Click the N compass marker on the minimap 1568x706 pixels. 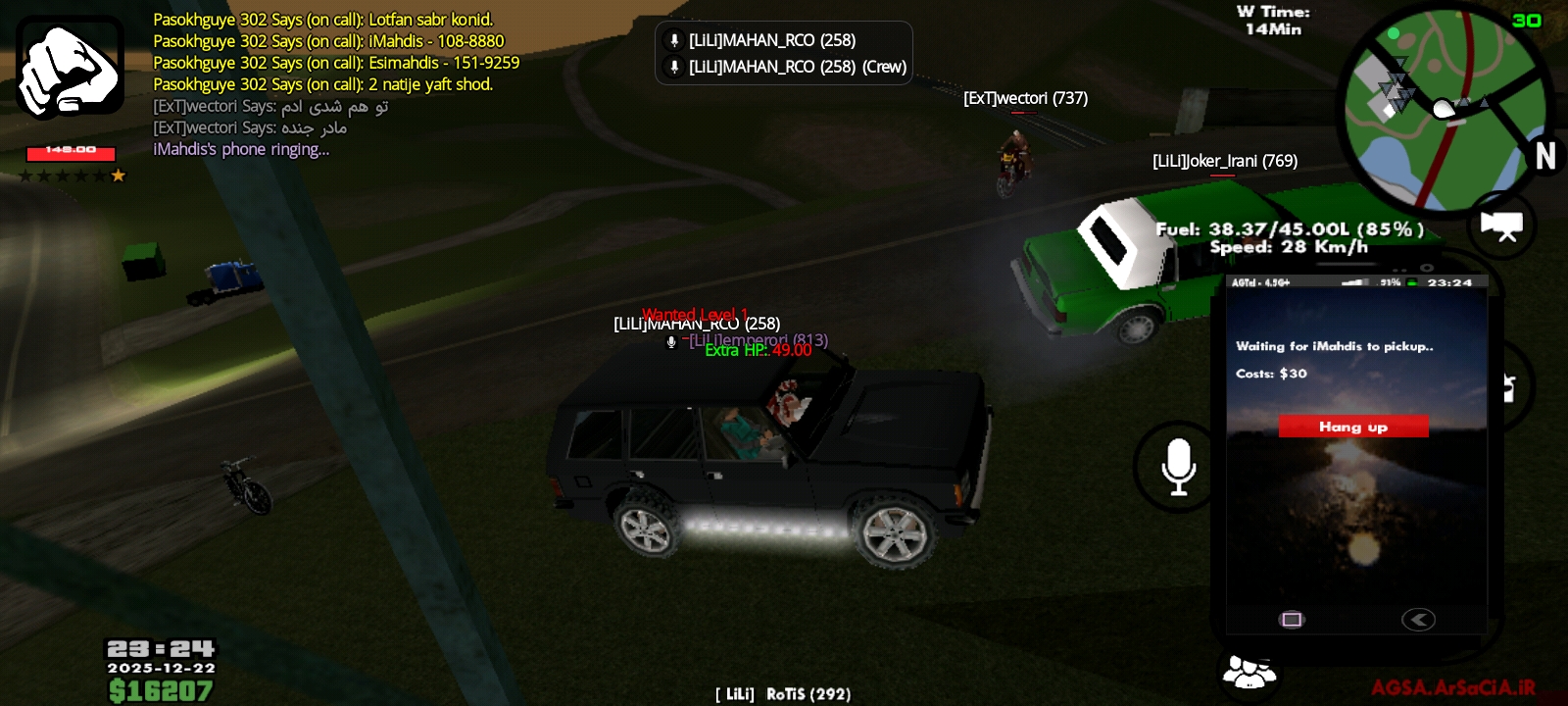(1546, 155)
